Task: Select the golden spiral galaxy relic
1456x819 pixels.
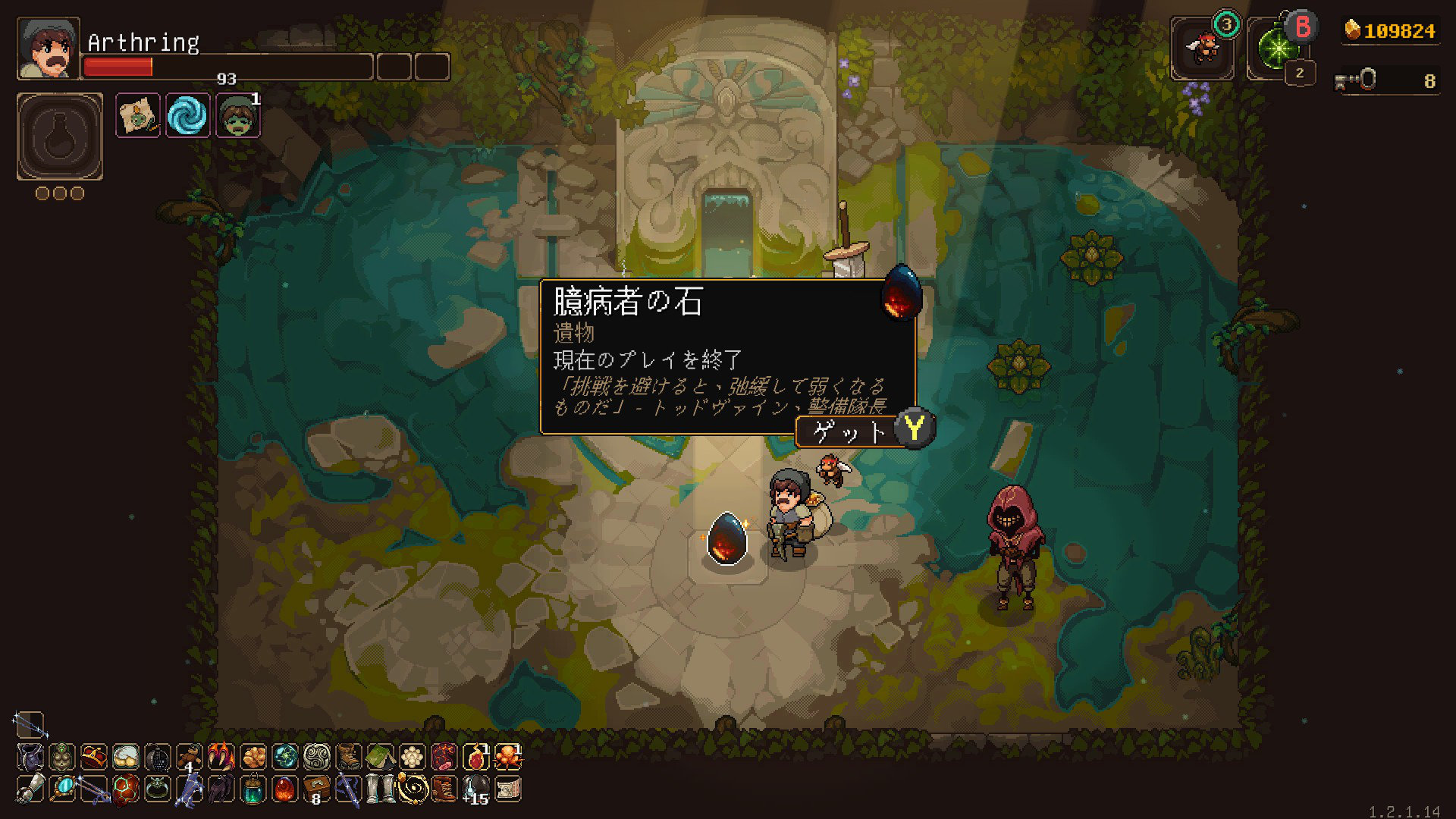Action: point(413,789)
